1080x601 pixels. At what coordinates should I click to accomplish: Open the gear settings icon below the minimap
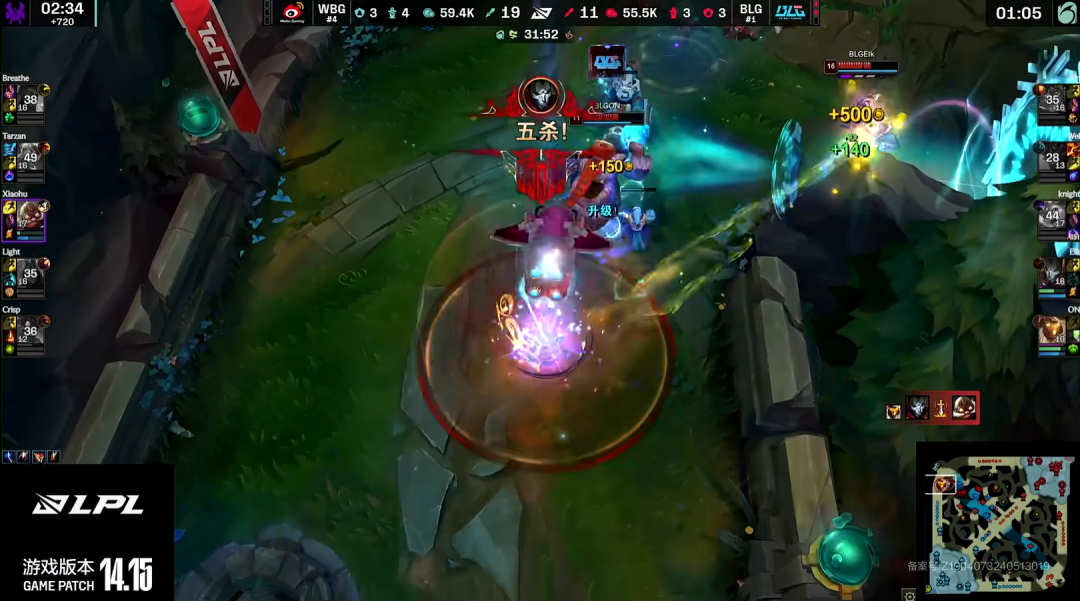908,595
